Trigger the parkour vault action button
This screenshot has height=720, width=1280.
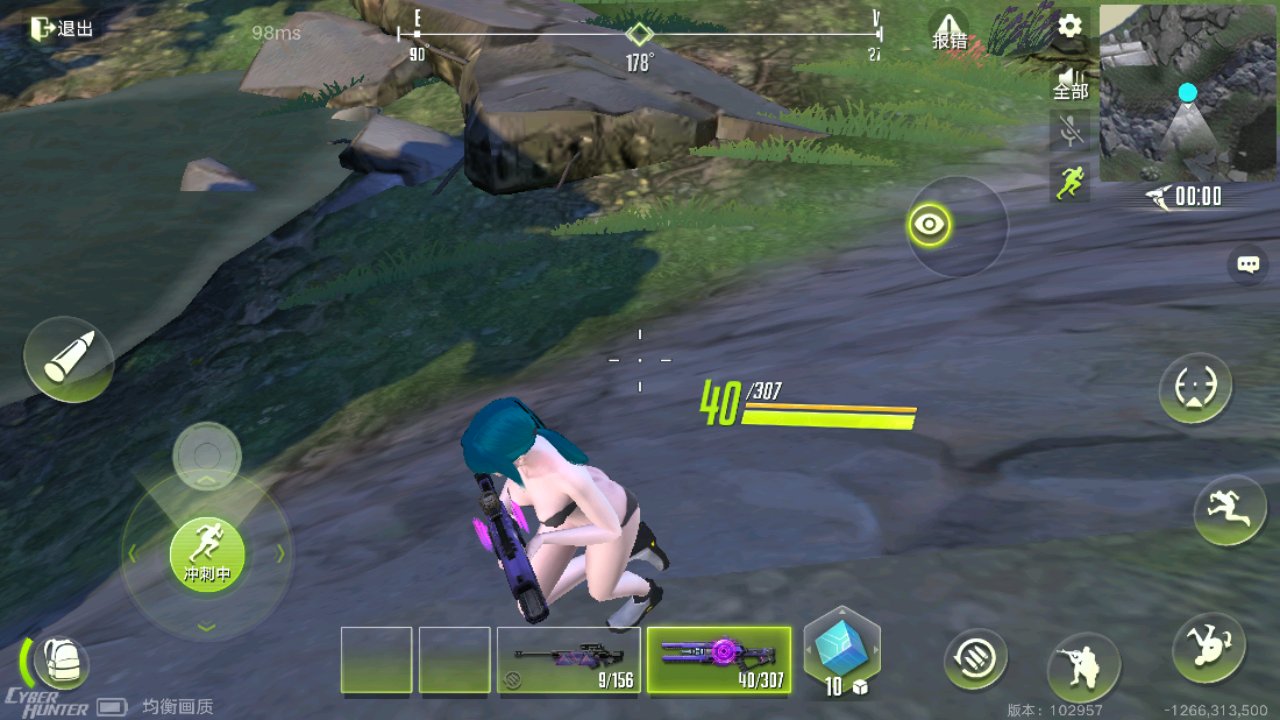pyautogui.click(x=1230, y=510)
